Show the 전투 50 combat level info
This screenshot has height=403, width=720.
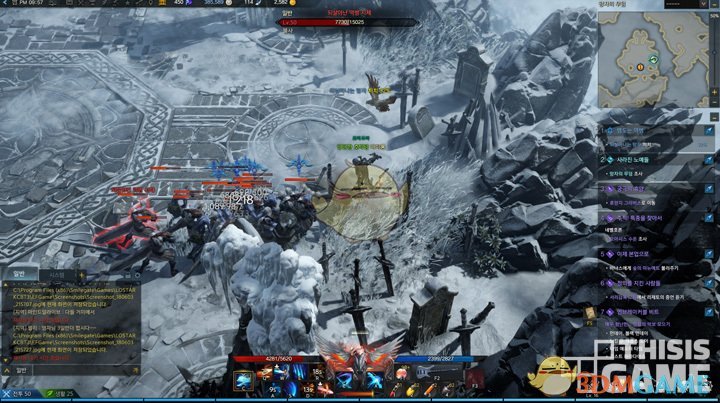pyautogui.click(x=17, y=394)
